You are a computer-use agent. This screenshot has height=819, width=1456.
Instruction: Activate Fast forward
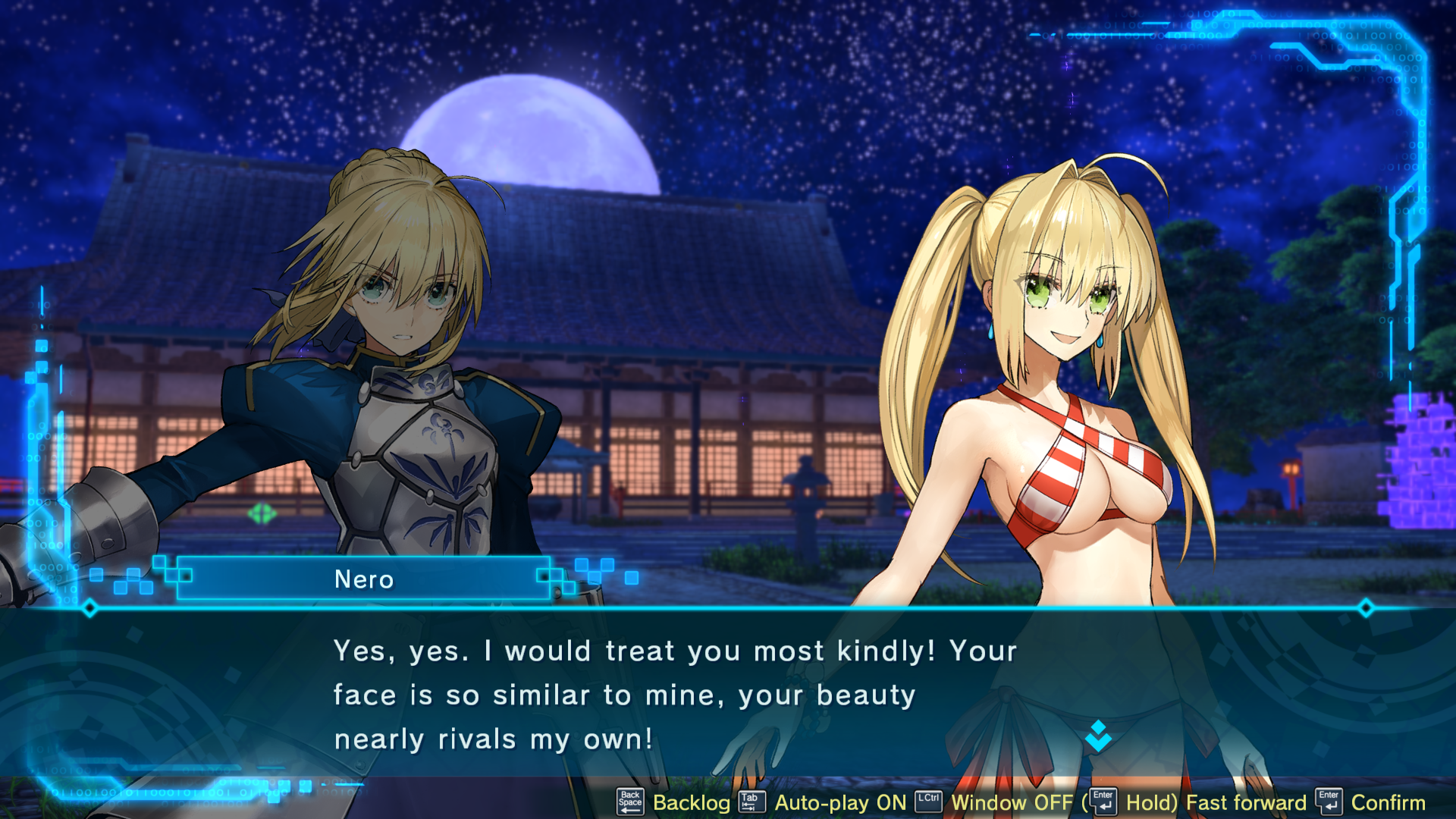coord(1246,802)
